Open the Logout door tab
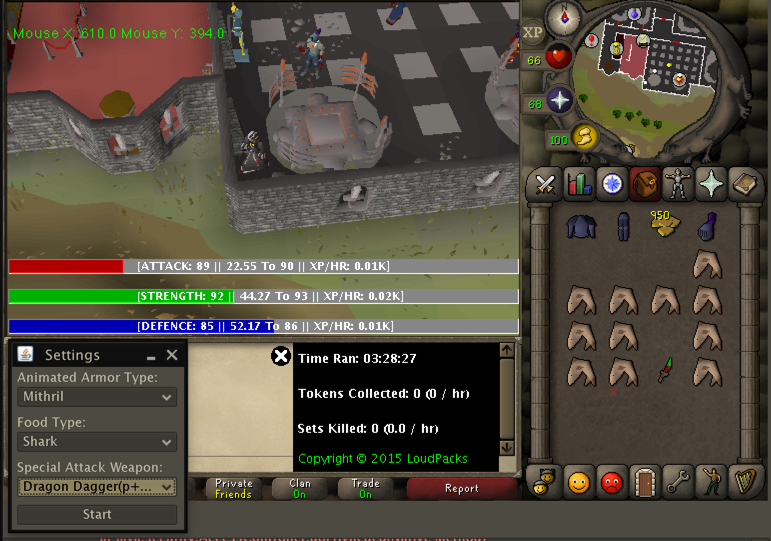The width and height of the screenshot is (771, 541). click(643, 482)
